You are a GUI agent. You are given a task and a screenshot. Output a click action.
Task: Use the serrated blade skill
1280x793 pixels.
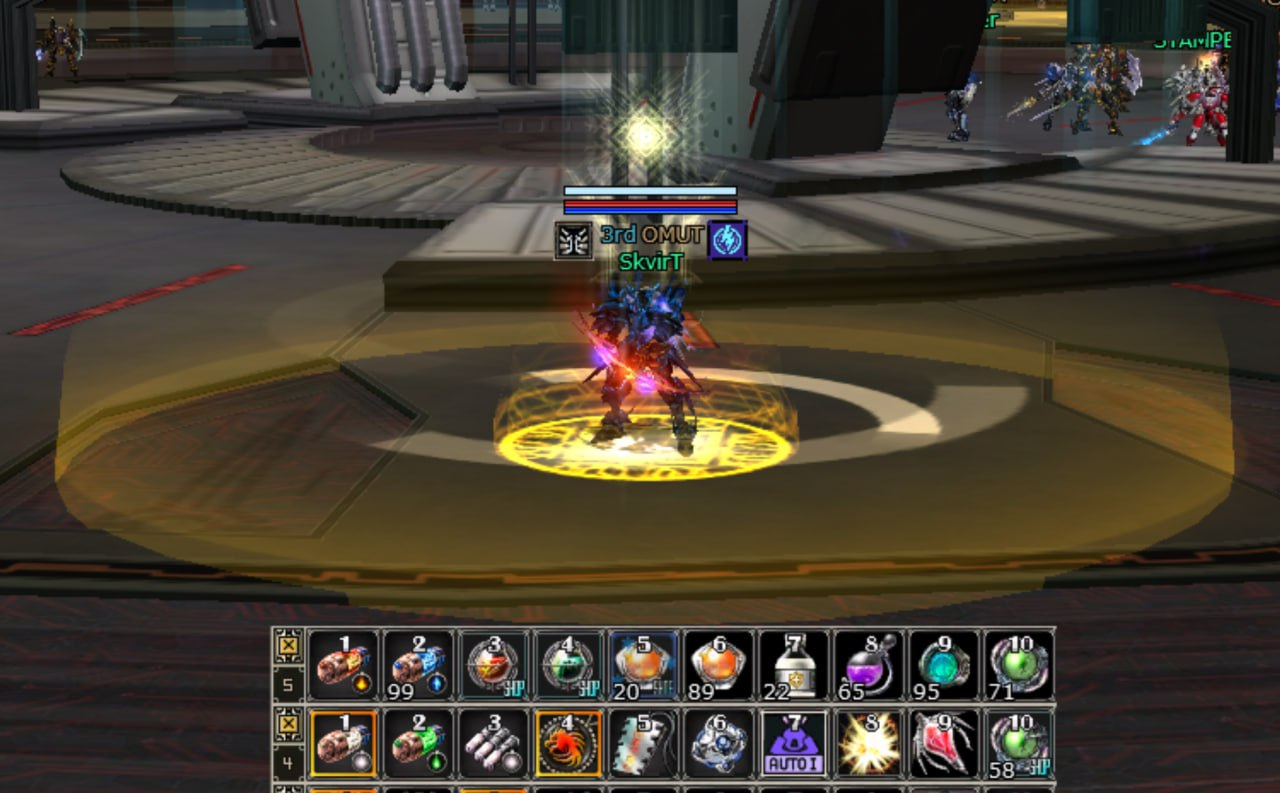point(644,744)
